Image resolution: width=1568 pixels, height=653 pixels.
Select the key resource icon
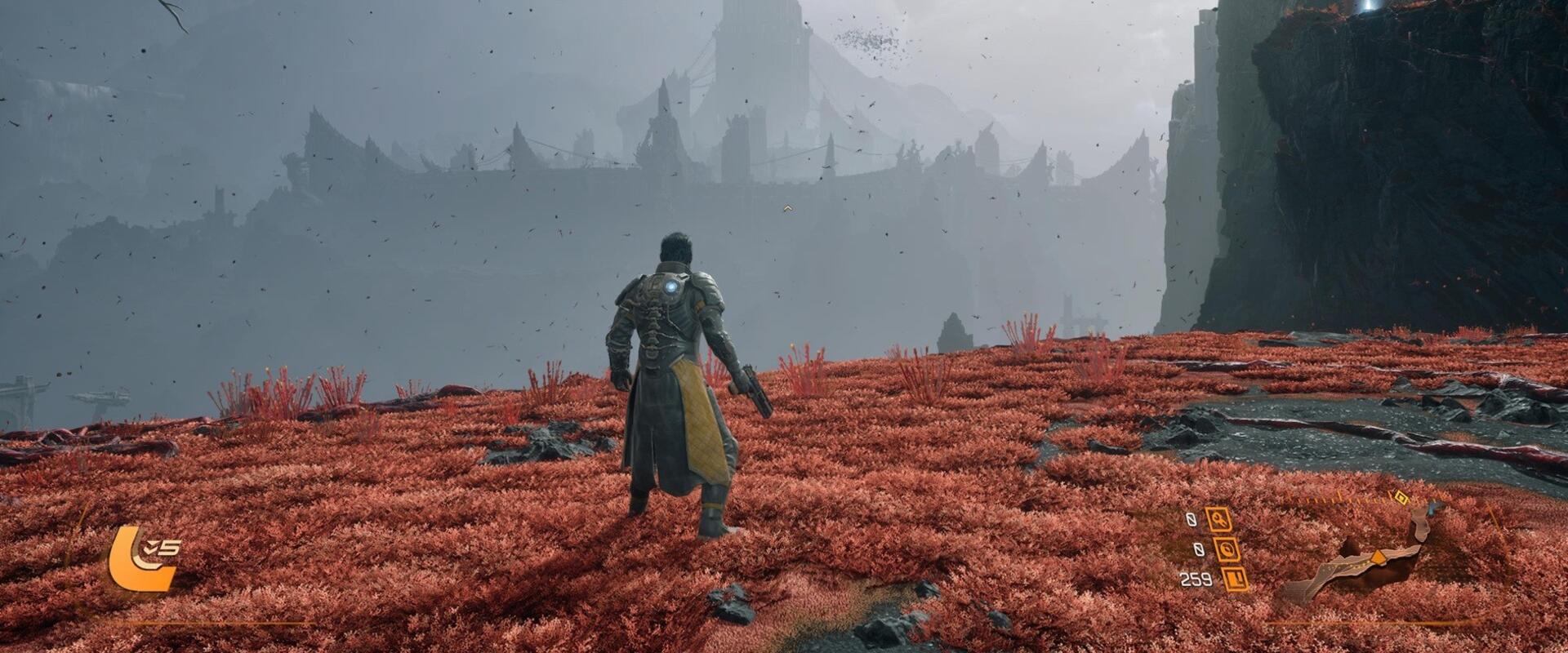[1220, 519]
